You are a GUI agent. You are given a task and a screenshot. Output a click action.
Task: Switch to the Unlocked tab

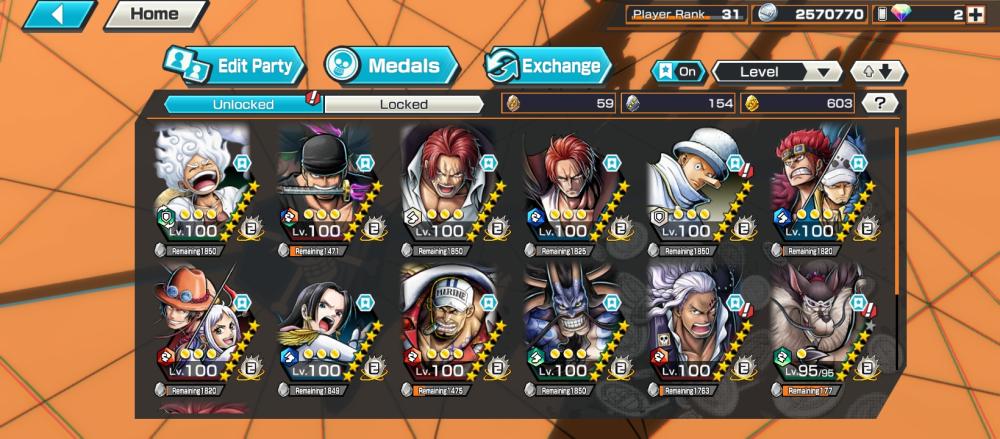tap(243, 103)
